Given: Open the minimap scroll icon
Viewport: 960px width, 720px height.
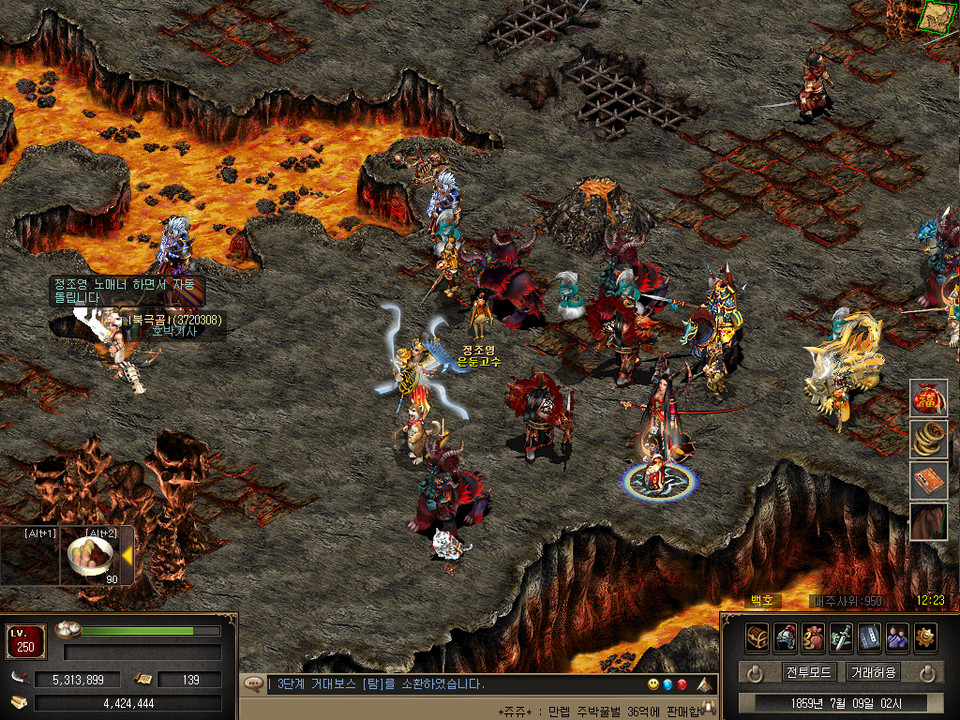Looking at the screenshot, I should 937,16.
